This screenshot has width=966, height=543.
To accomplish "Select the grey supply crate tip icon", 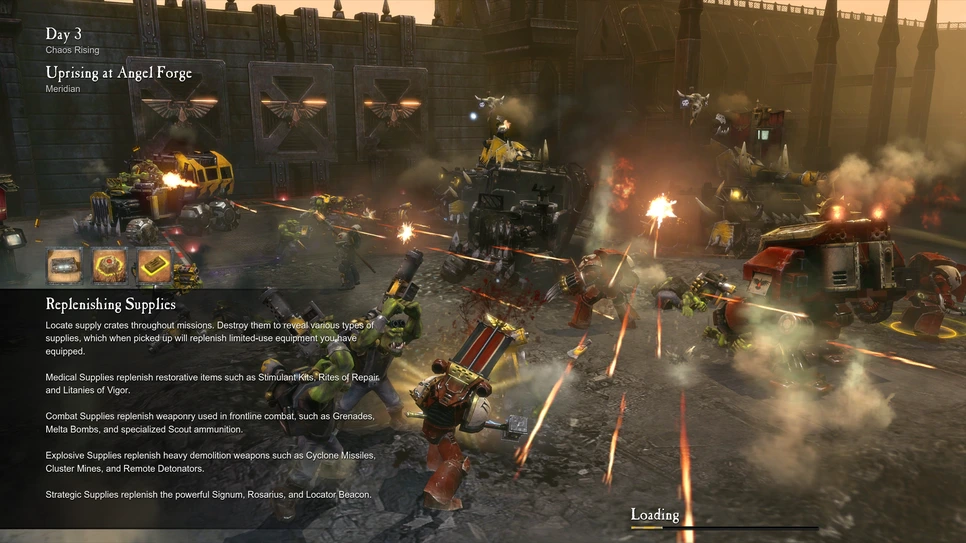I will pos(65,265).
